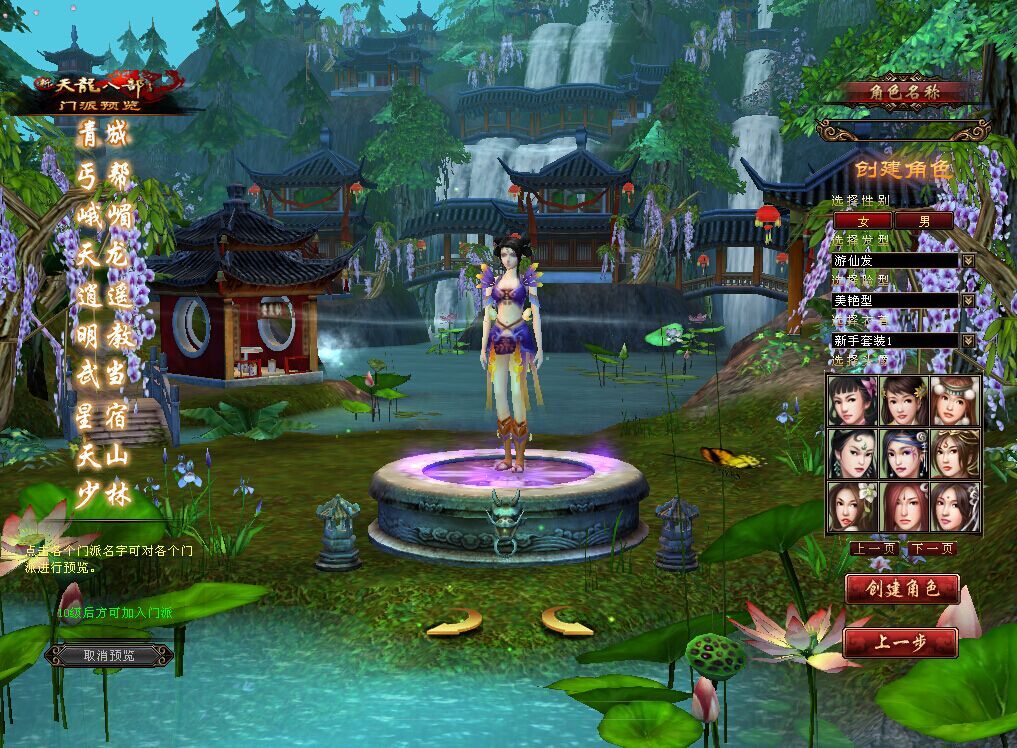Select the female gender button 女
The width and height of the screenshot is (1017, 748).
tap(863, 220)
